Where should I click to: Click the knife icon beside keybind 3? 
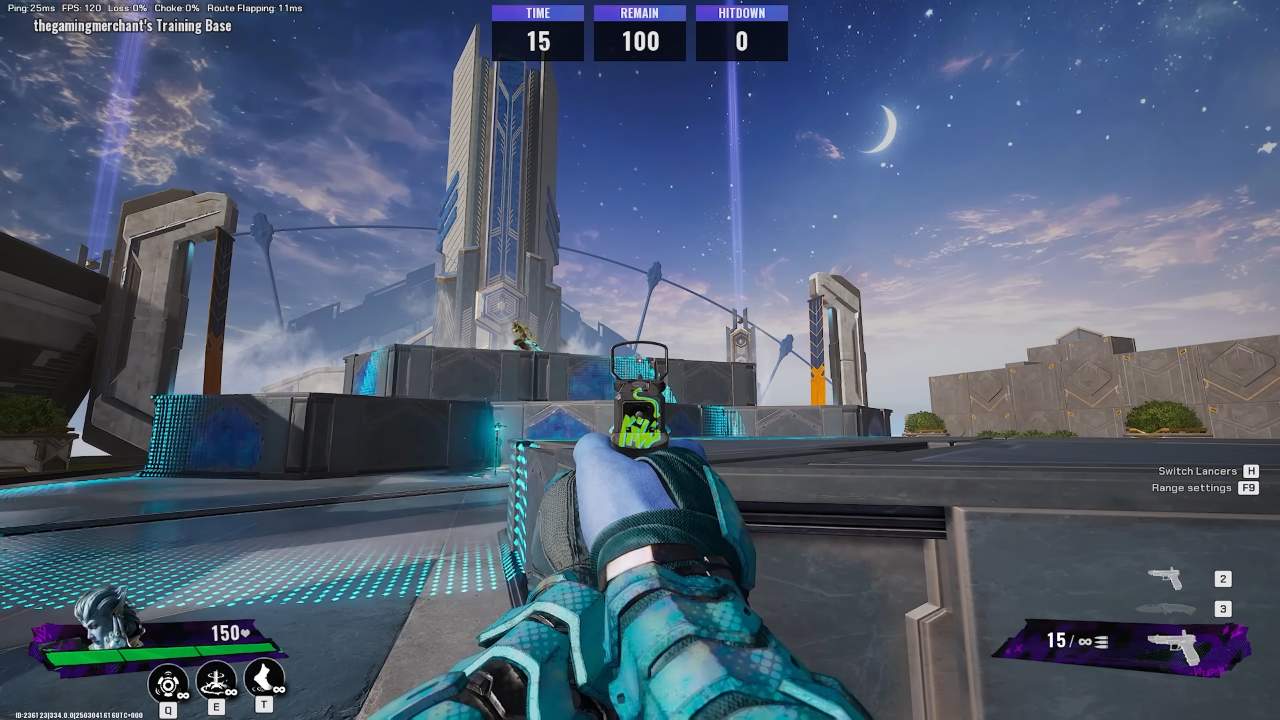[1168, 607]
